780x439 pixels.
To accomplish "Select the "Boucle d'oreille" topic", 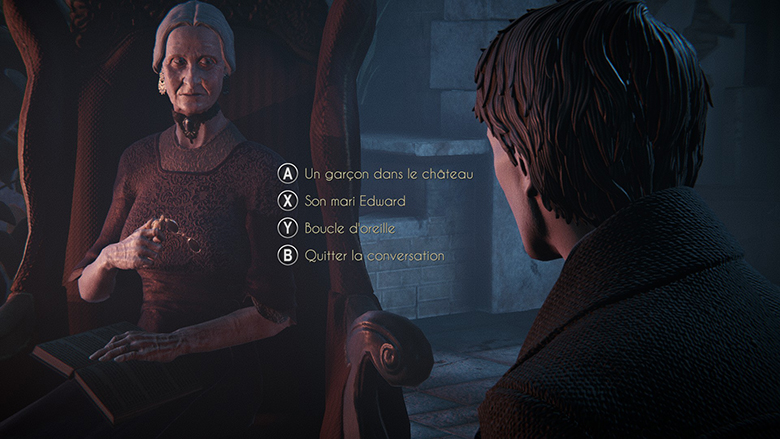I will [x=349, y=228].
